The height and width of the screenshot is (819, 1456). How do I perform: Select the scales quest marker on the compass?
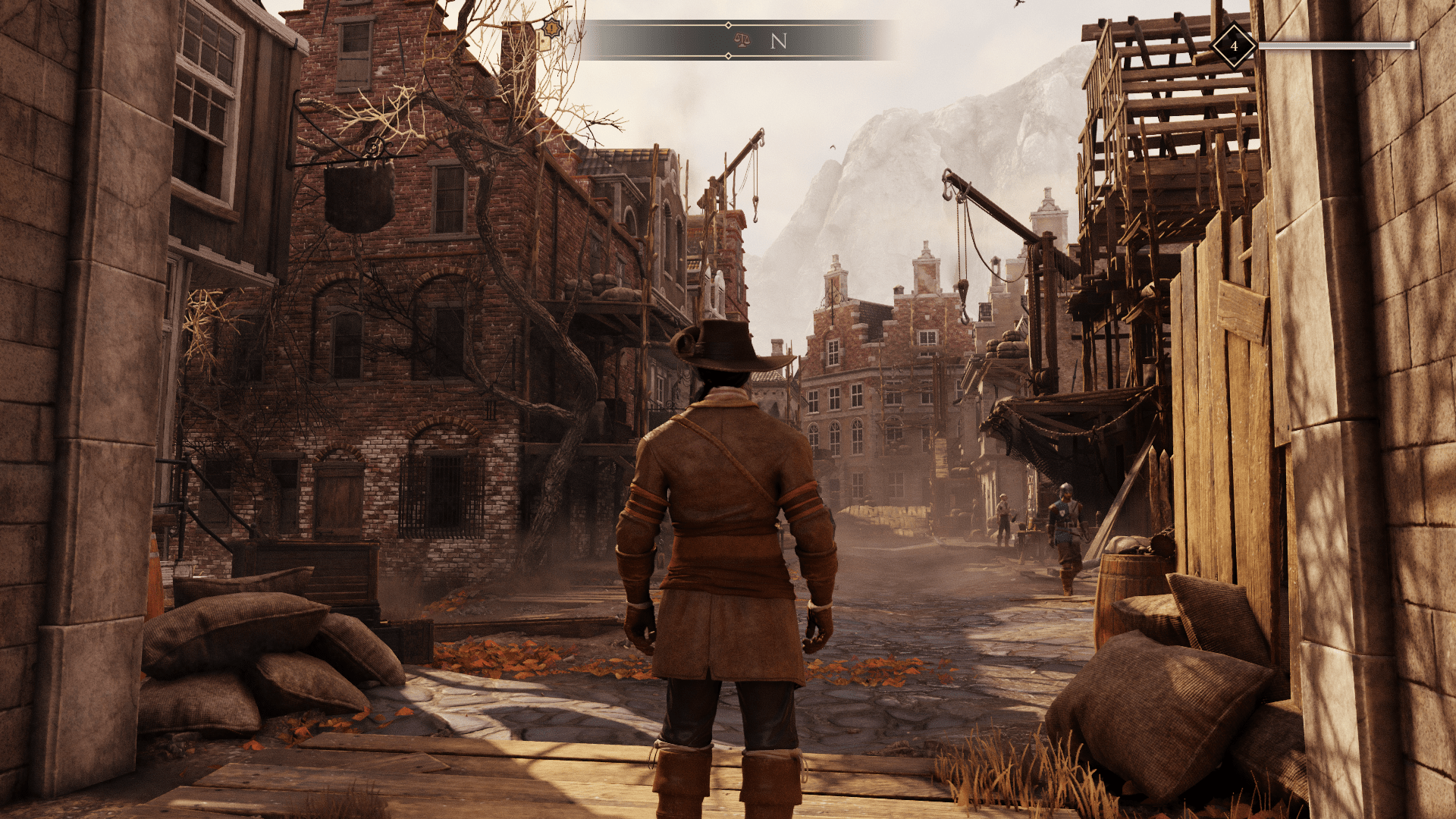pyautogui.click(x=743, y=40)
